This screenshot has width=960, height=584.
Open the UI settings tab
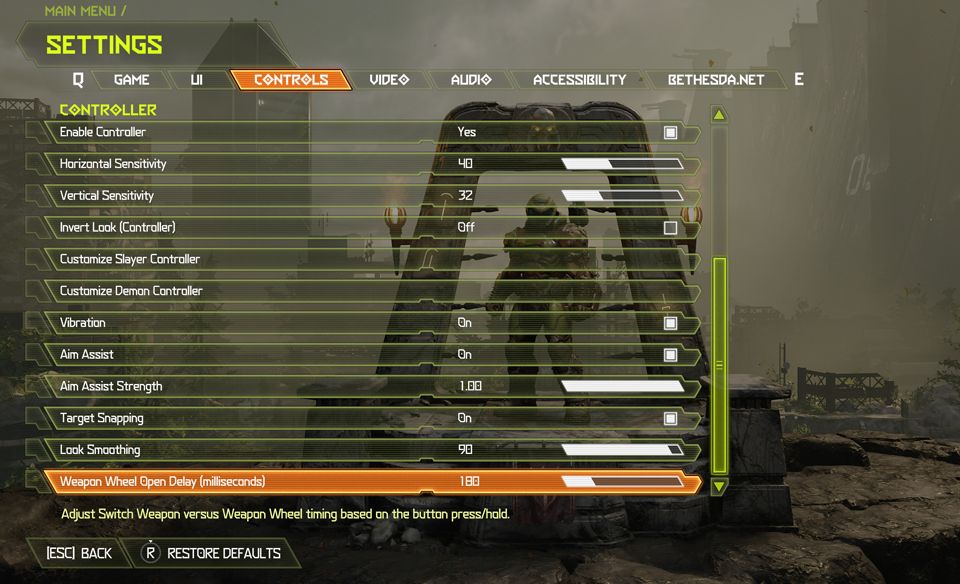click(x=196, y=80)
